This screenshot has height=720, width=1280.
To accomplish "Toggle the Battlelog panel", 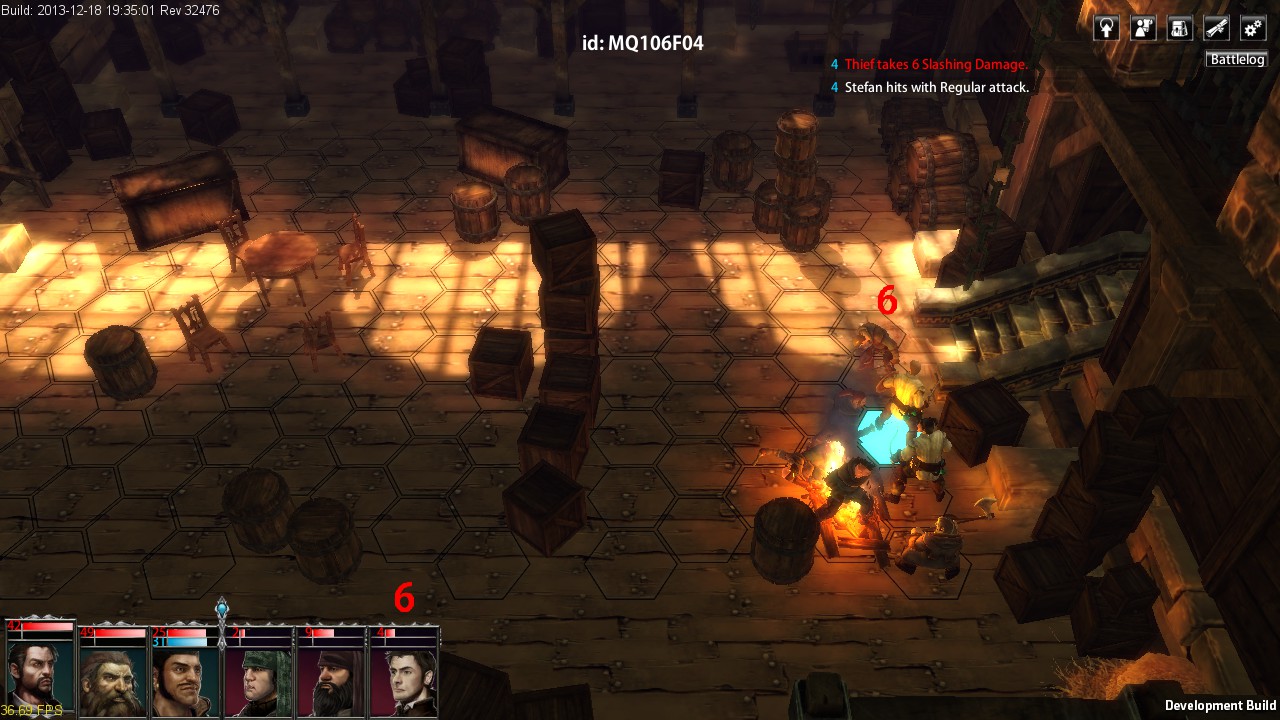I will point(1237,60).
